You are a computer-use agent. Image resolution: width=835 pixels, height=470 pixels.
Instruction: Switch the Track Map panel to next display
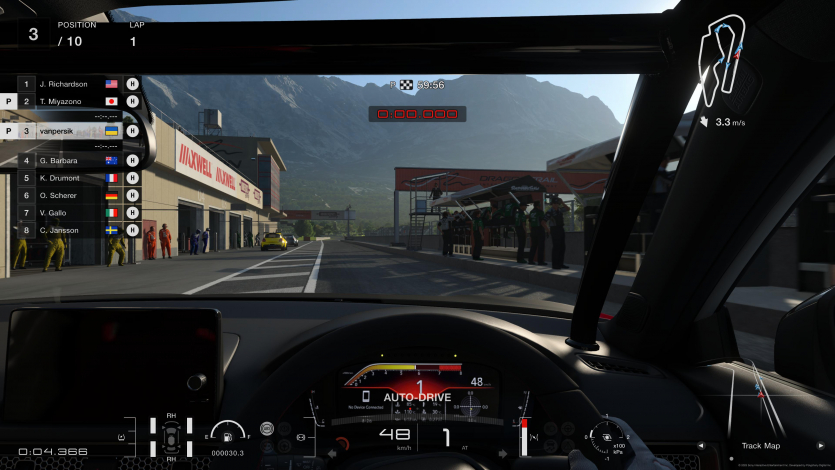822,446
